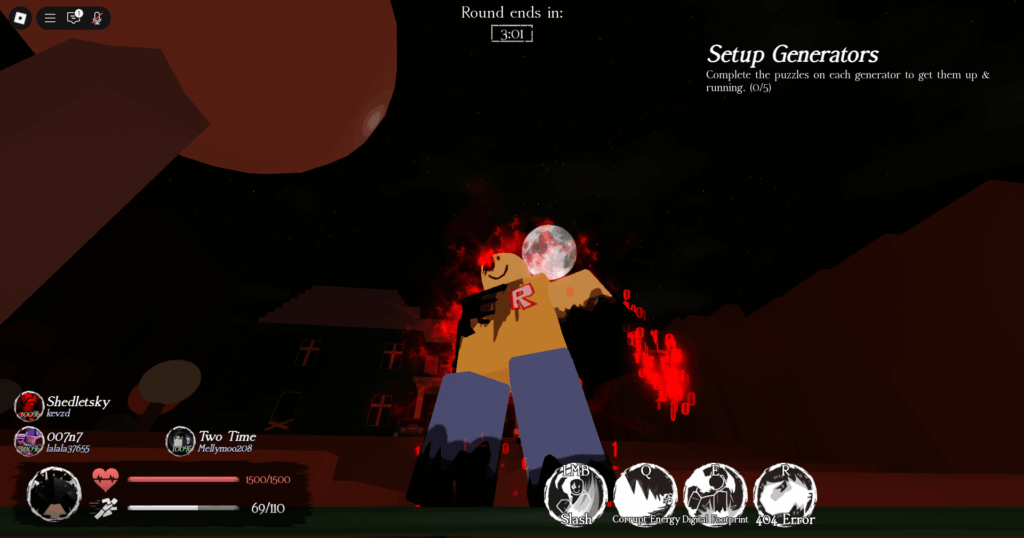
Task: Open the Roblox logo menu
Action: pyautogui.click(x=20, y=18)
